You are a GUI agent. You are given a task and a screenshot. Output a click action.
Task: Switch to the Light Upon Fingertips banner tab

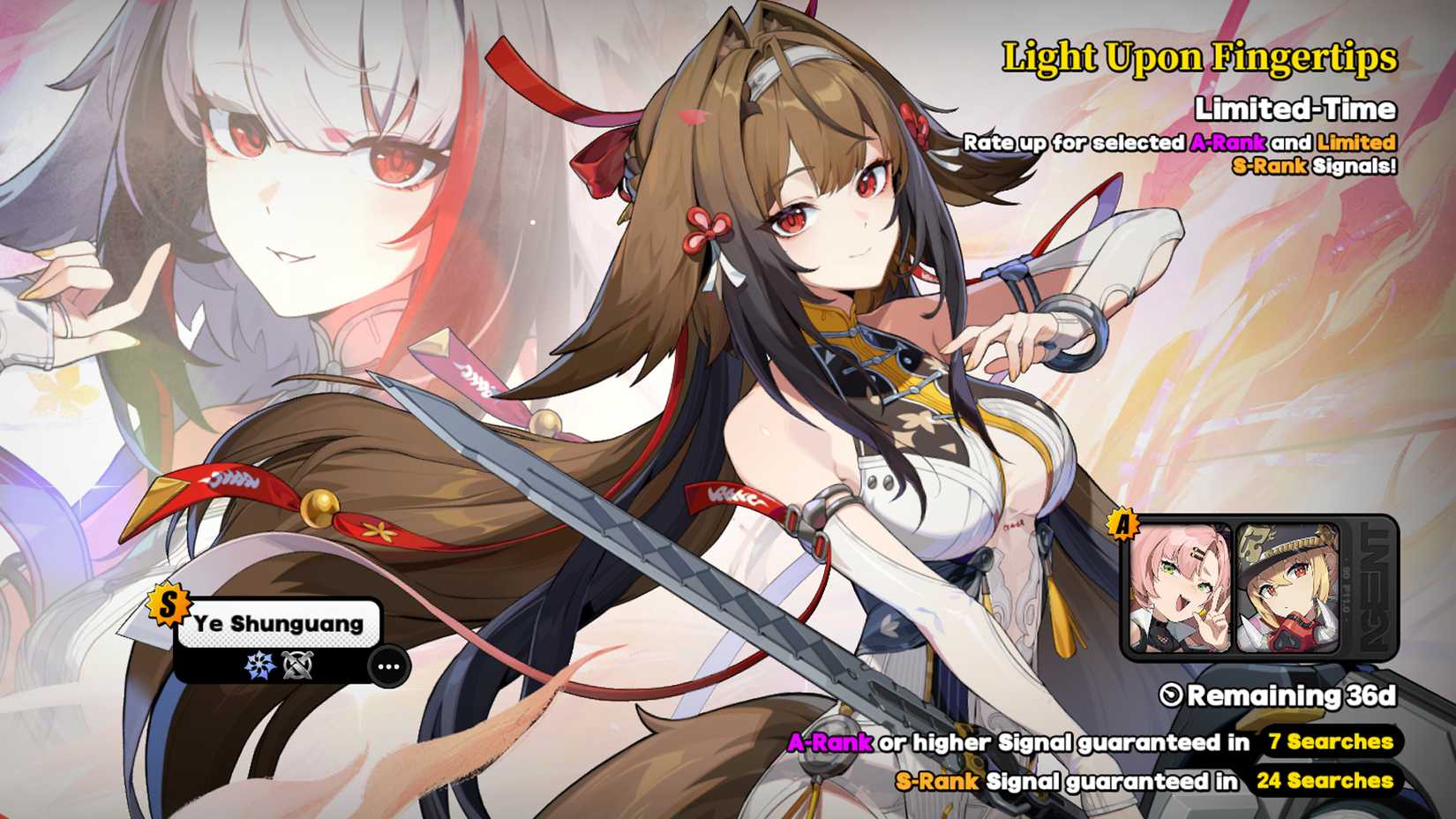pos(1199,57)
